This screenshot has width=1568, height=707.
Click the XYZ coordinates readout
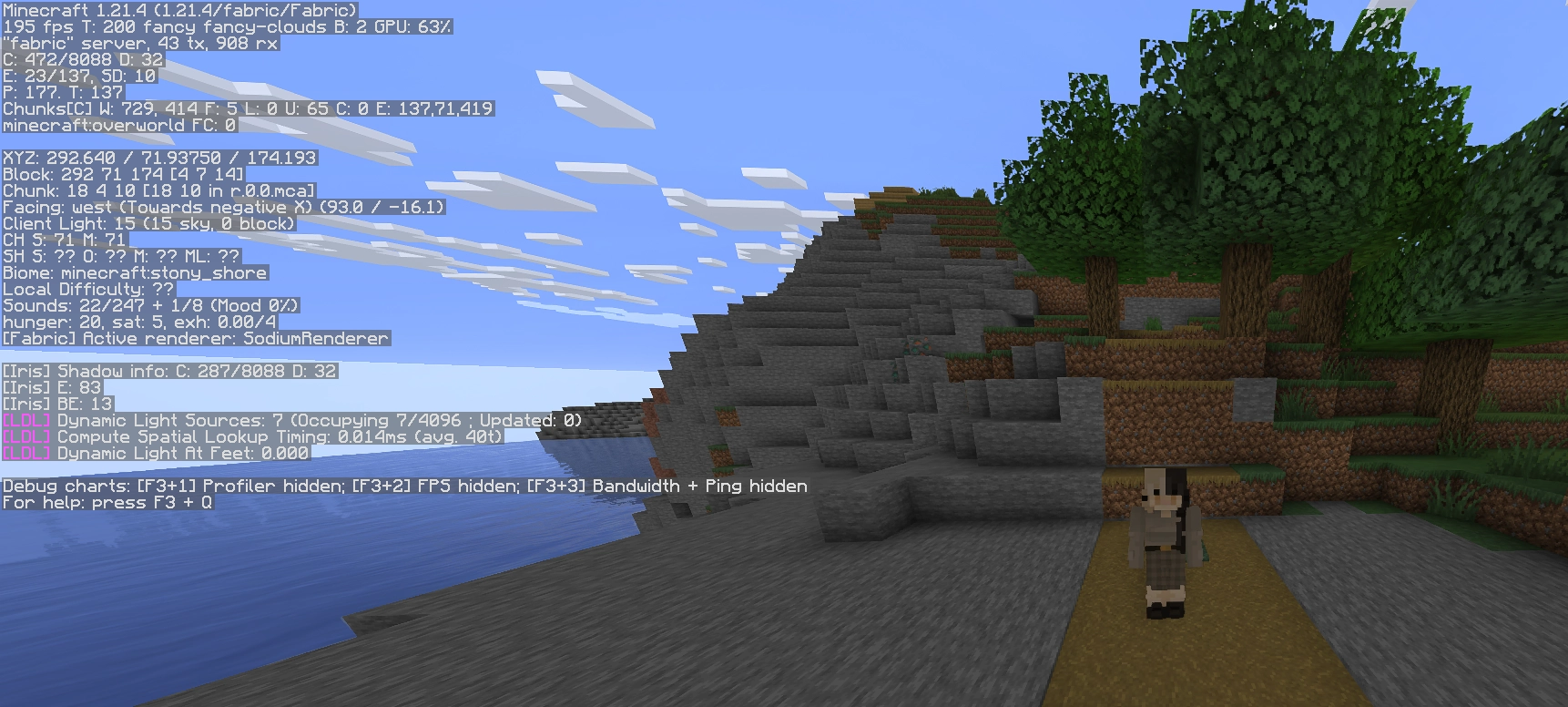coord(159,158)
